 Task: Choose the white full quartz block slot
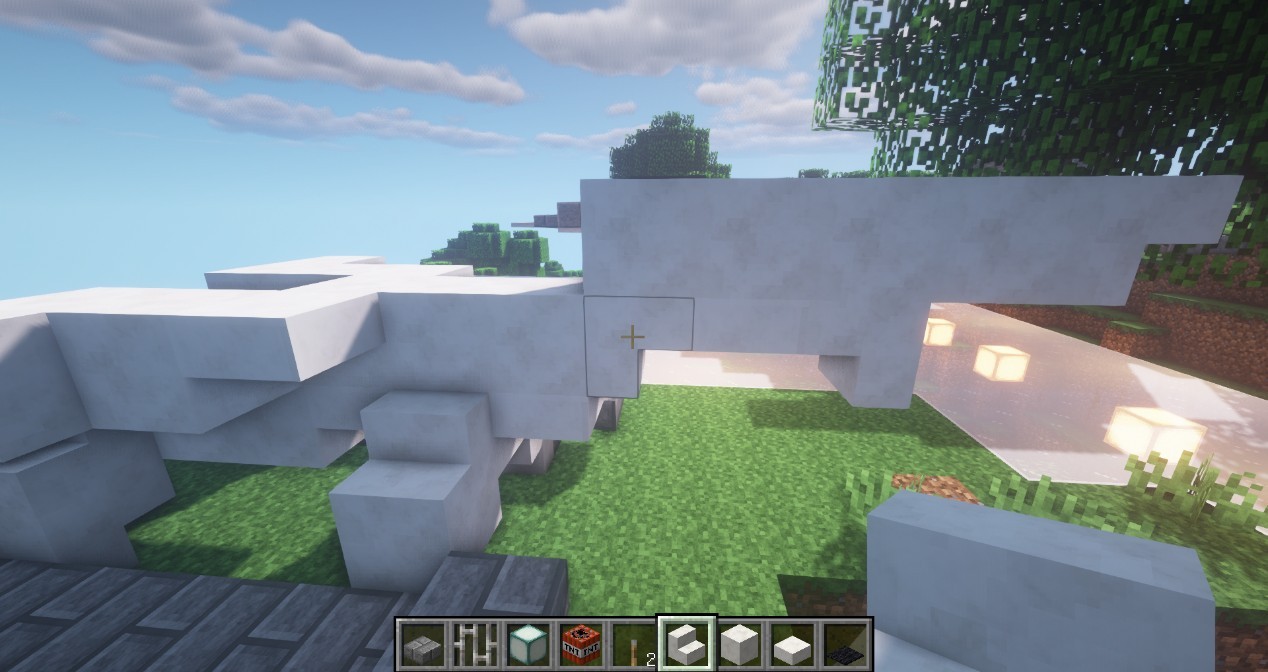(x=739, y=643)
